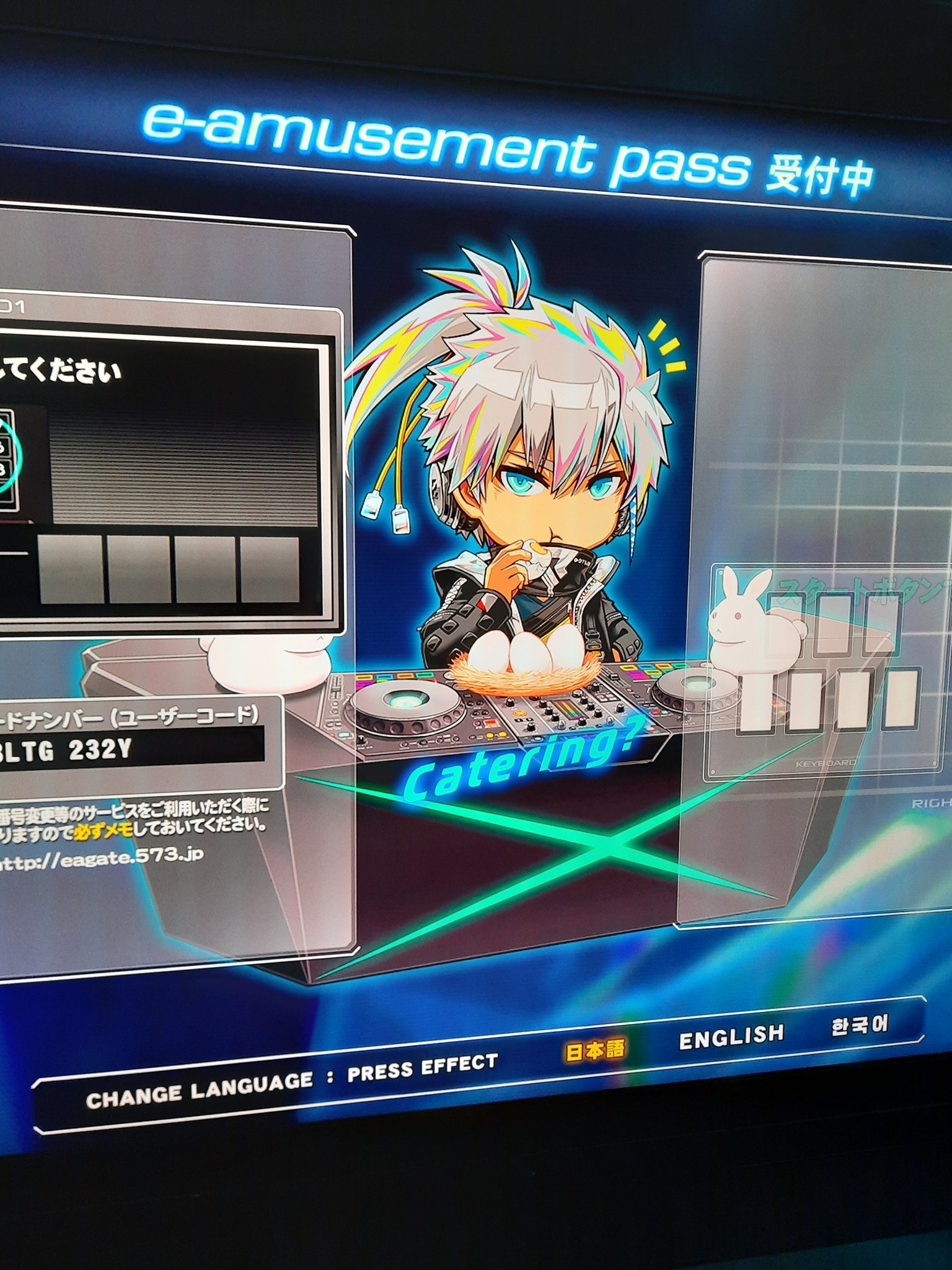Choose the 한국어 language option
This screenshot has height=1270, width=952.
click(859, 1025)
